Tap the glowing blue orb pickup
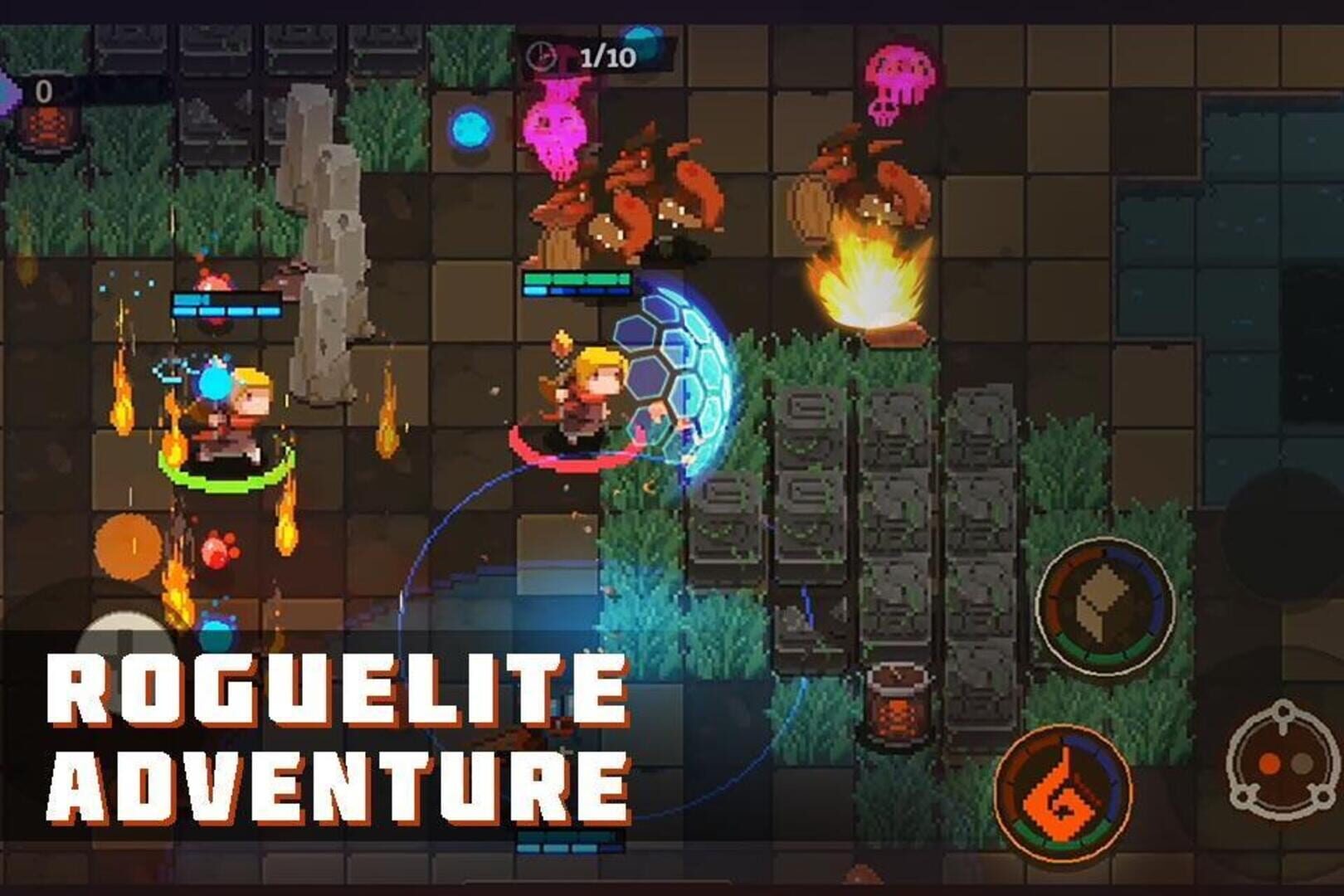The image size is (1344, 896). [469, 129]
